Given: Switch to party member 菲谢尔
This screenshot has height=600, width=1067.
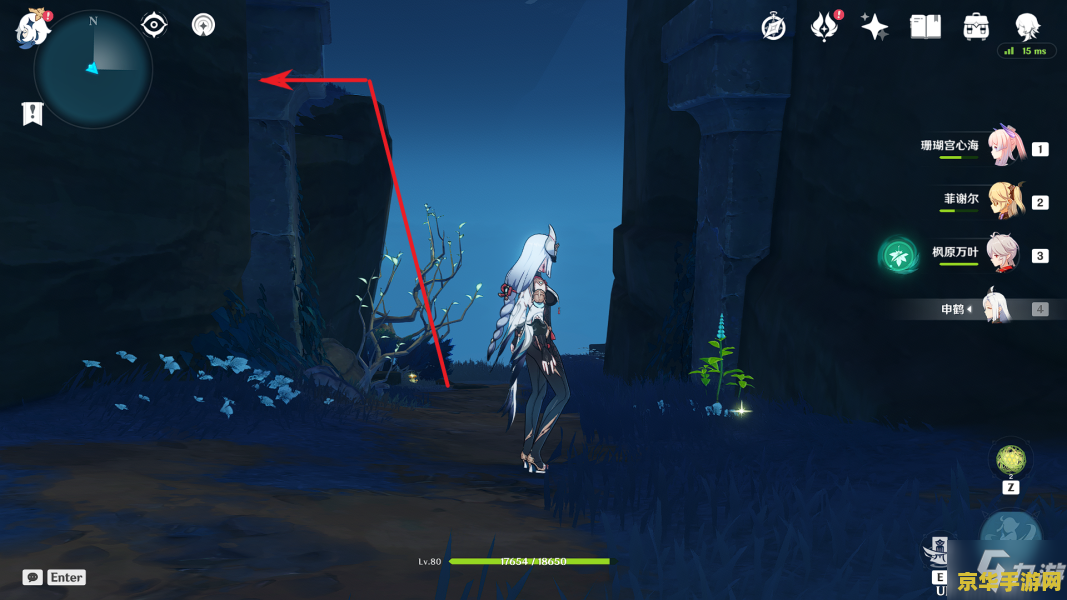Looking at the screenshot, I should coord(1005,201).
